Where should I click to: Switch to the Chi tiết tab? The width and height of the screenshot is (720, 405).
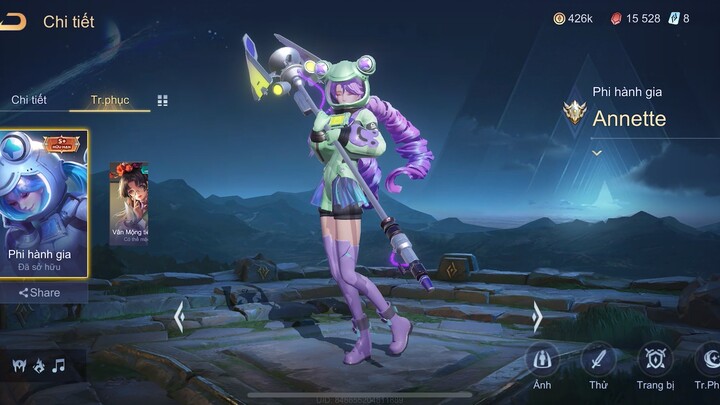[x=29, y=100]
